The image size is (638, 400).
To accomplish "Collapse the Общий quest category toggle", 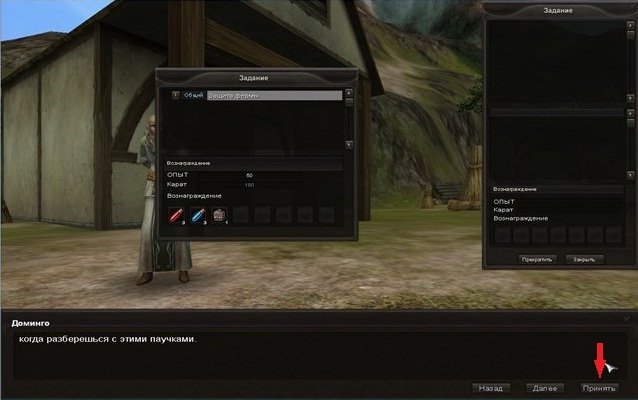I will point(175,96).
